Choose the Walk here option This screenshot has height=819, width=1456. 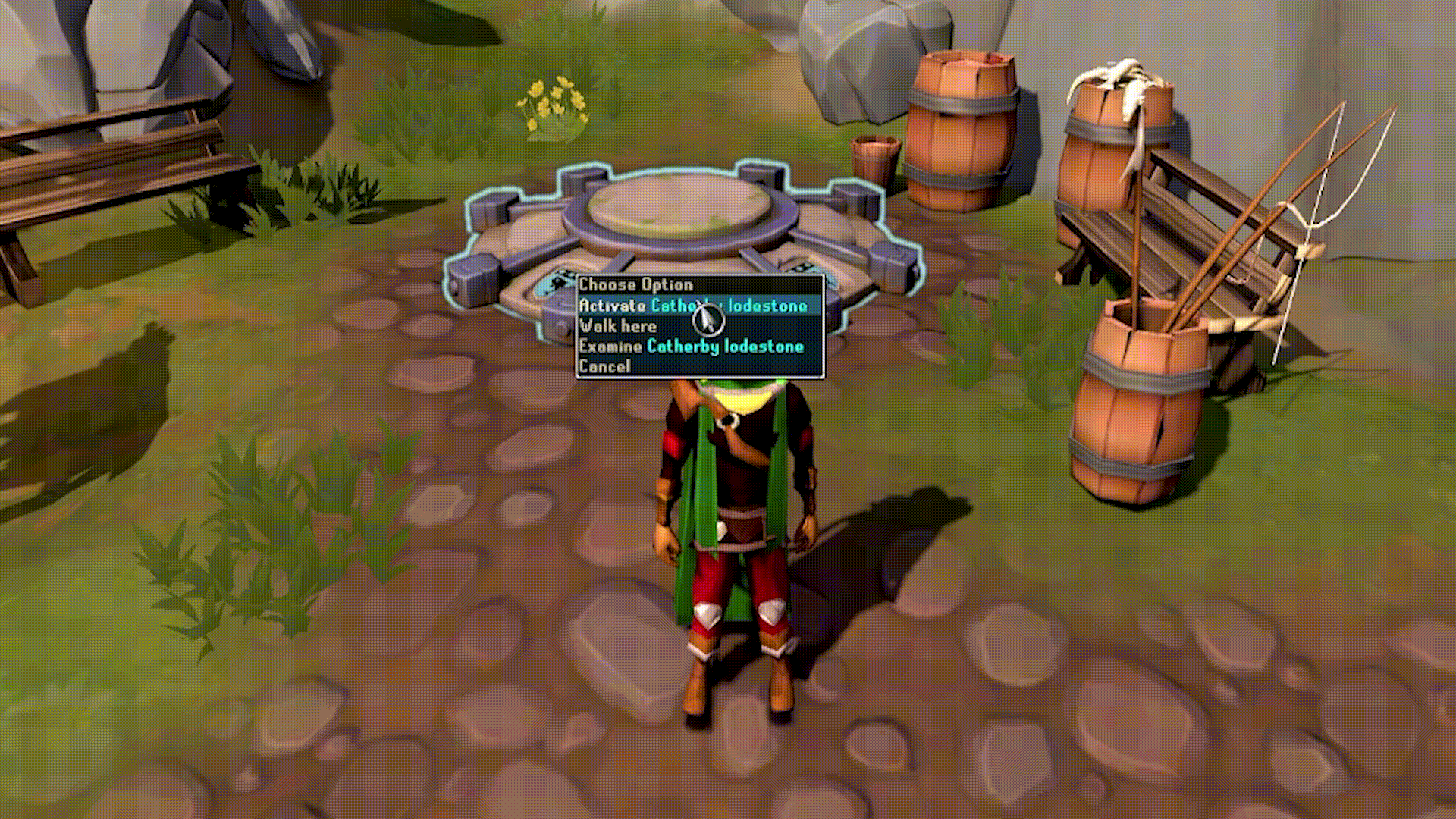click(x=618, y=326)
